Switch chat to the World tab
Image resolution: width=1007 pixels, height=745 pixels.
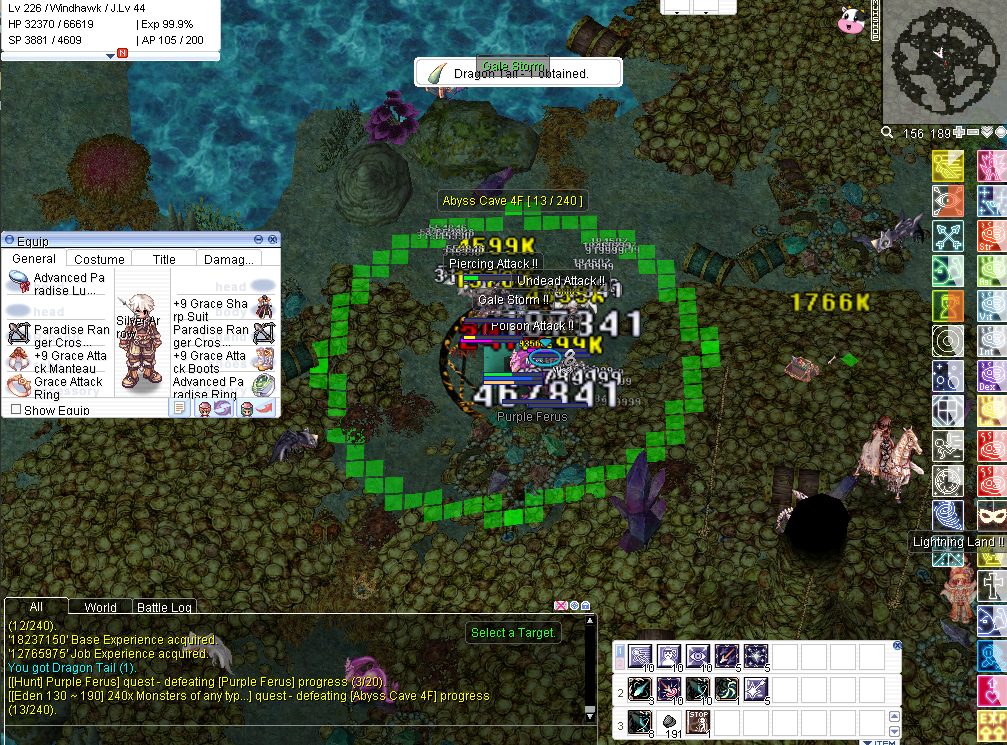[x=100, y=607]
